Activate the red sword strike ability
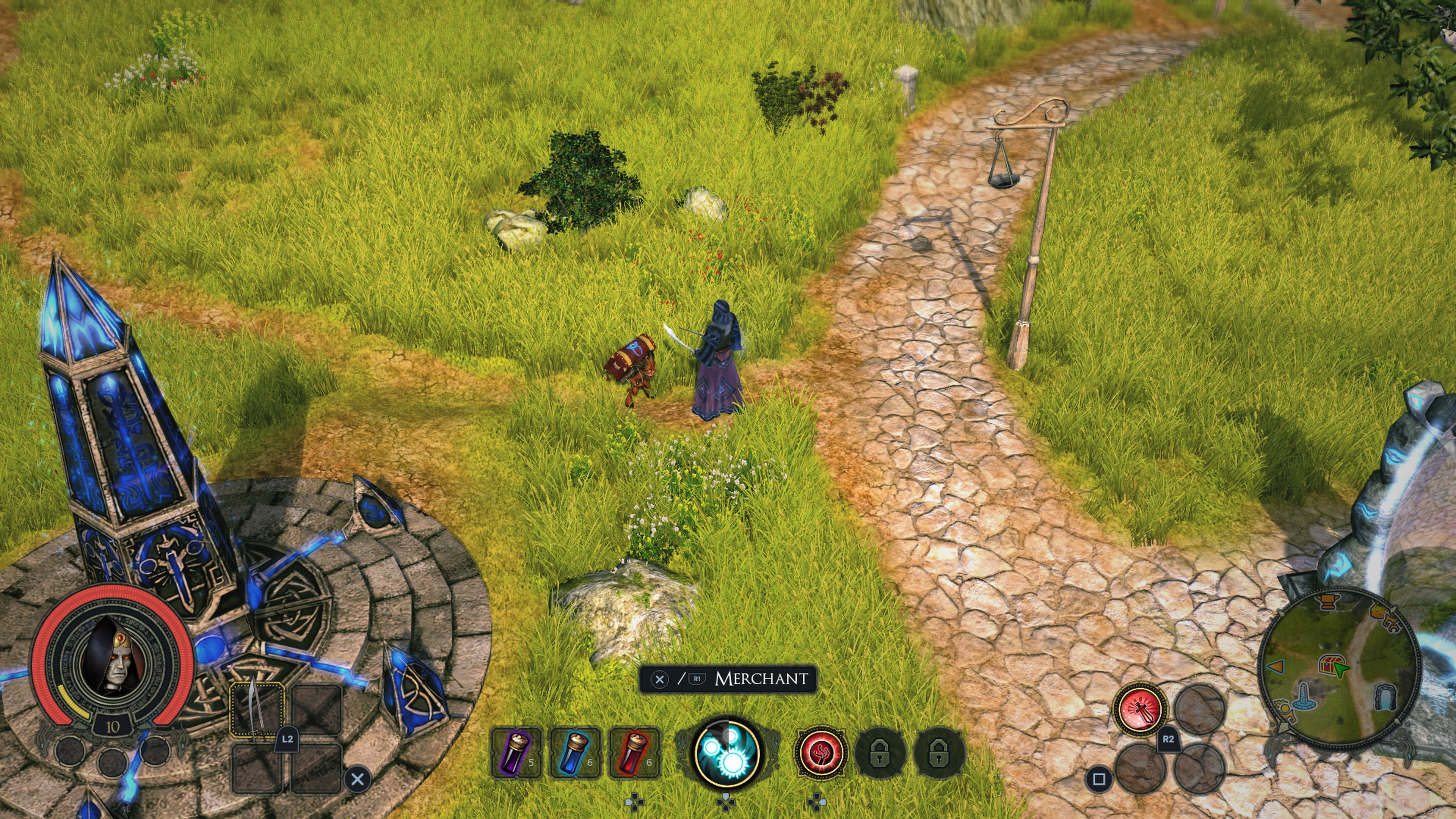Image resolution: width=1456 pixels, height=819 pixels. point(1139,709)
